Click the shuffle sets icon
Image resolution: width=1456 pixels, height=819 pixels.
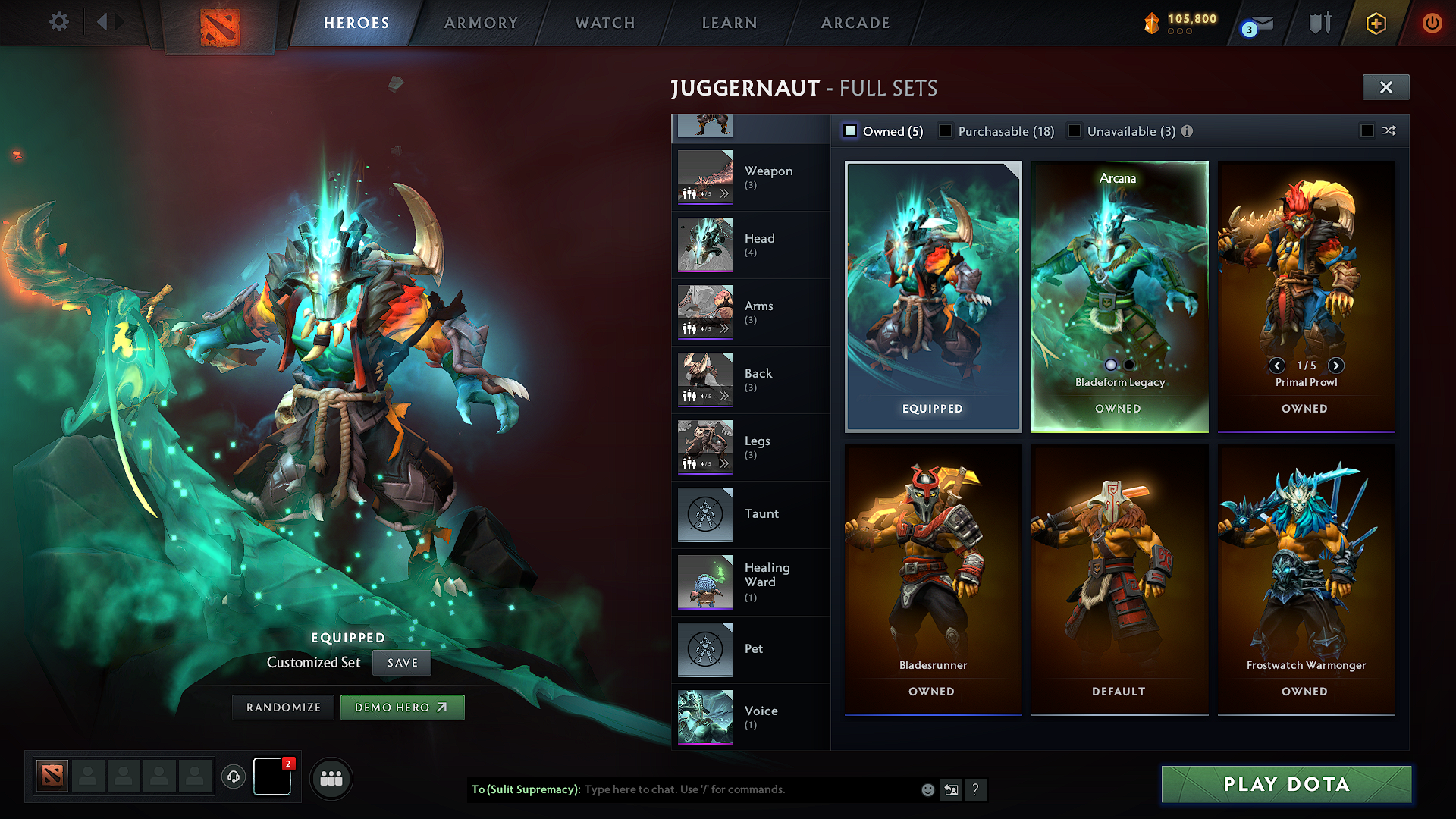[1389, 130]
